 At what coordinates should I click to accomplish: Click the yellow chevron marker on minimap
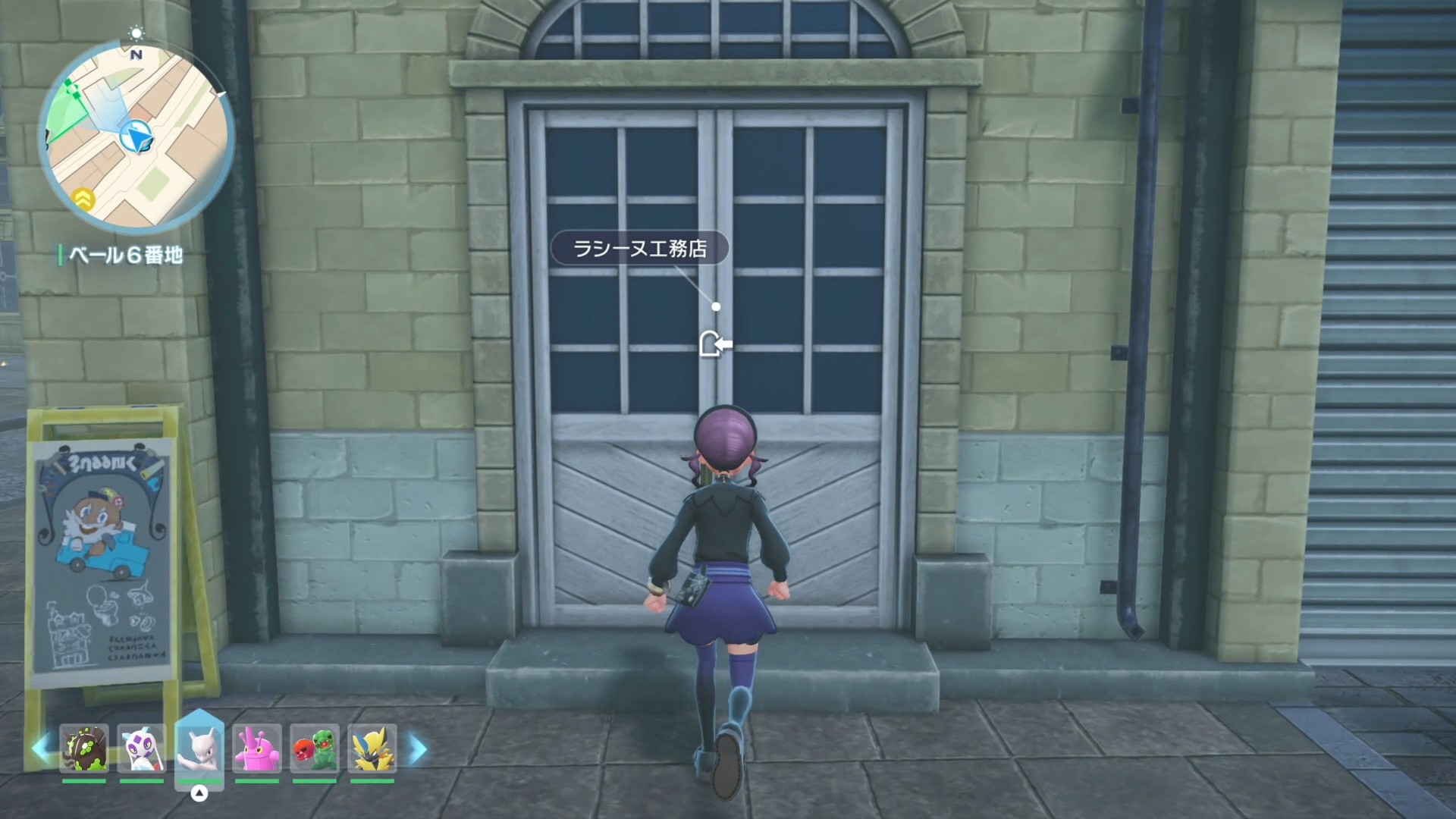[83, 199]
